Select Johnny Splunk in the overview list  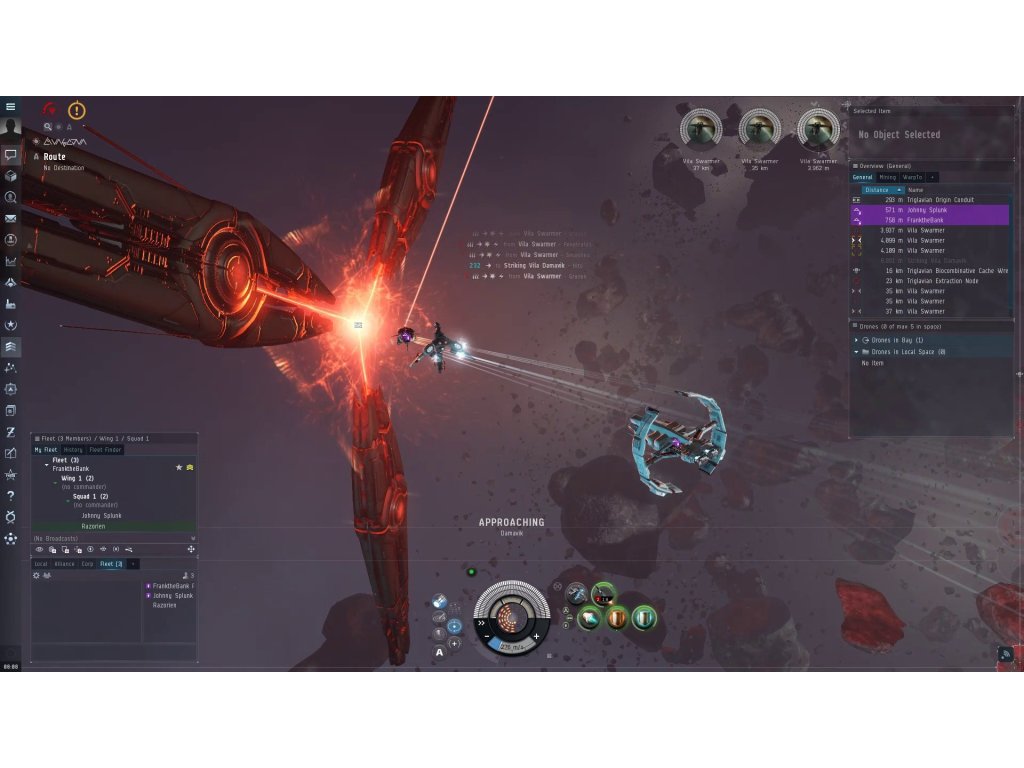[930, 210]
